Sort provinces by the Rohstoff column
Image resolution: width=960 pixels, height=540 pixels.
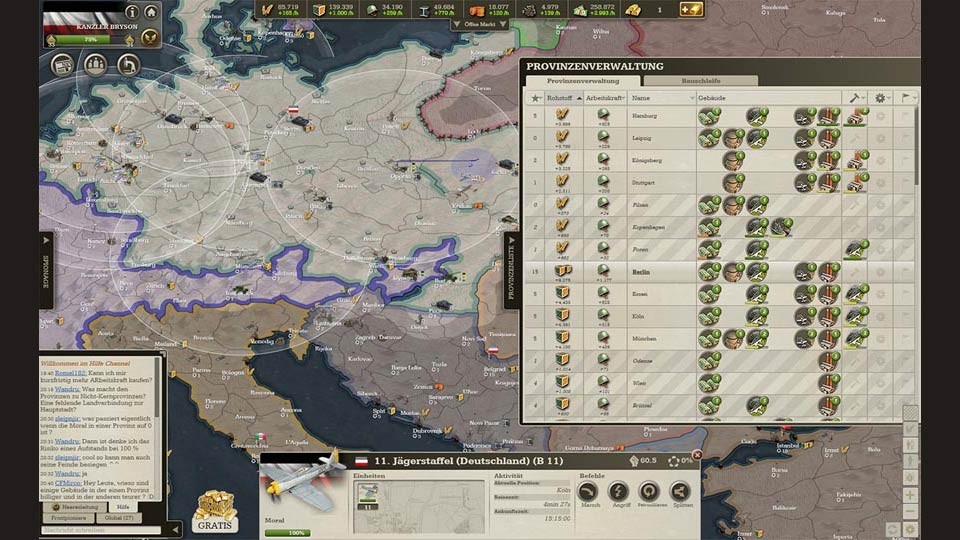tap(560, 98)
